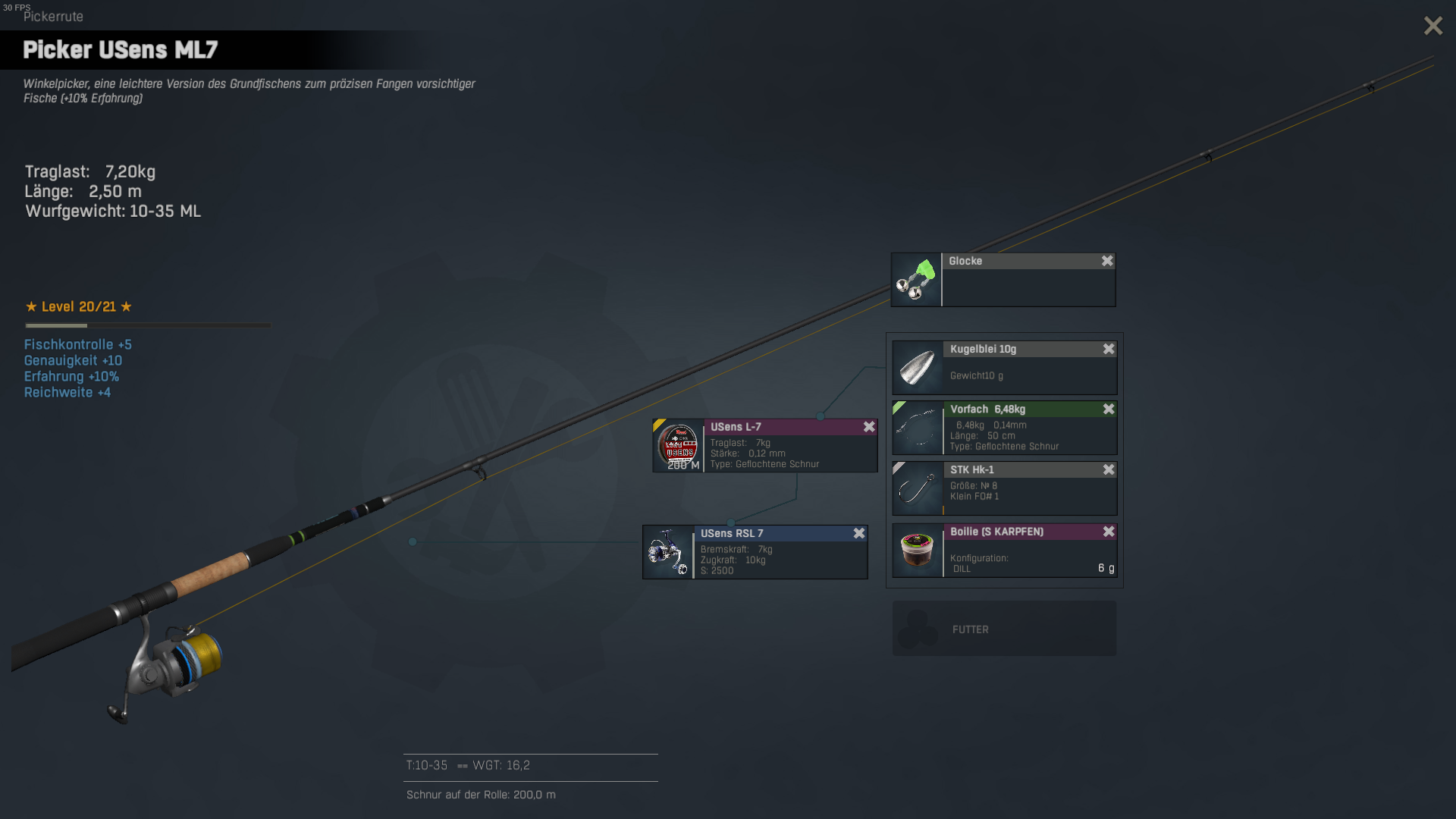Close the Pickerrute rod setup screen
This screenshot has width=1456, height=819.
point(1432,26)
